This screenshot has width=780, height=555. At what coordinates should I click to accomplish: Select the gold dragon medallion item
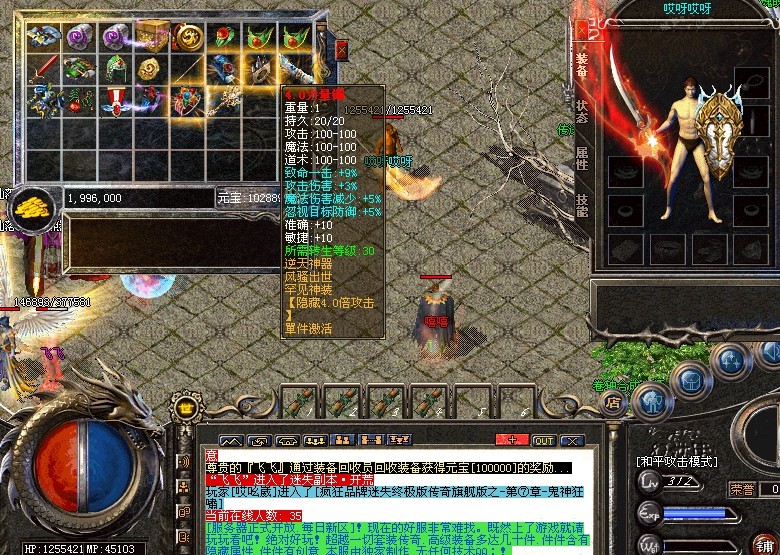(x=188, y=37)
